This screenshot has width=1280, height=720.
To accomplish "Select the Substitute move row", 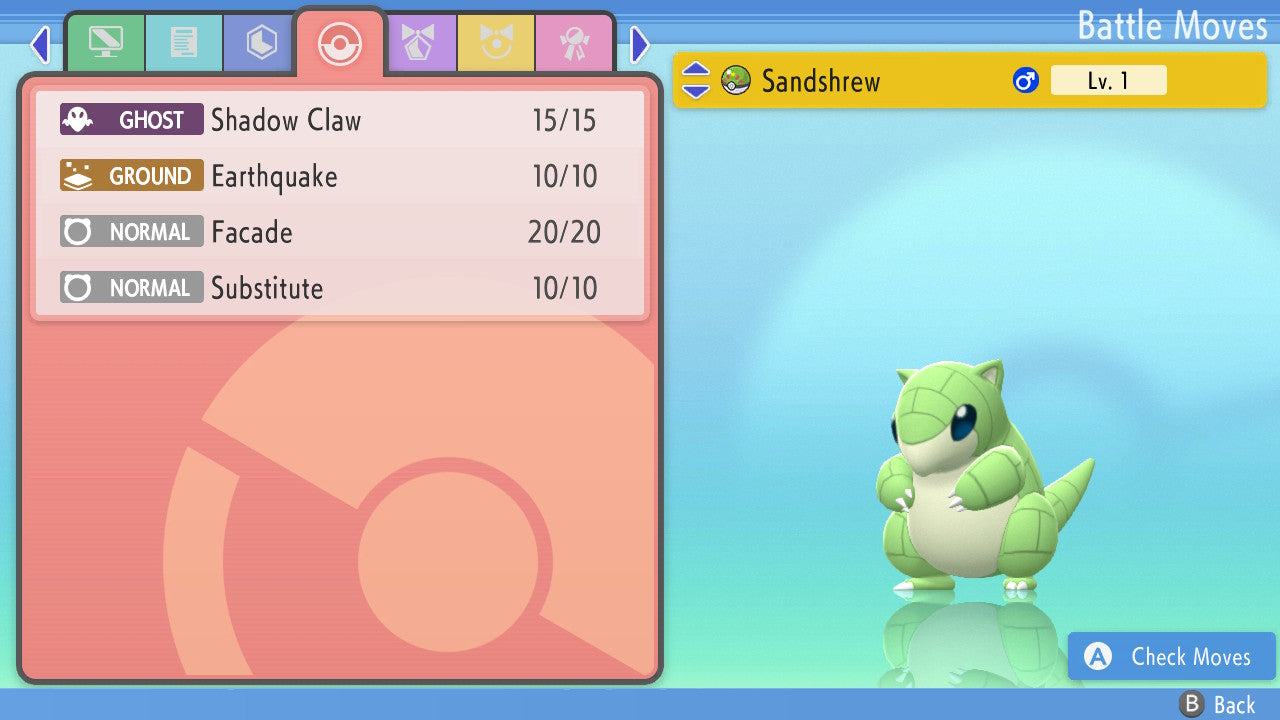I will tap(340, 289).
